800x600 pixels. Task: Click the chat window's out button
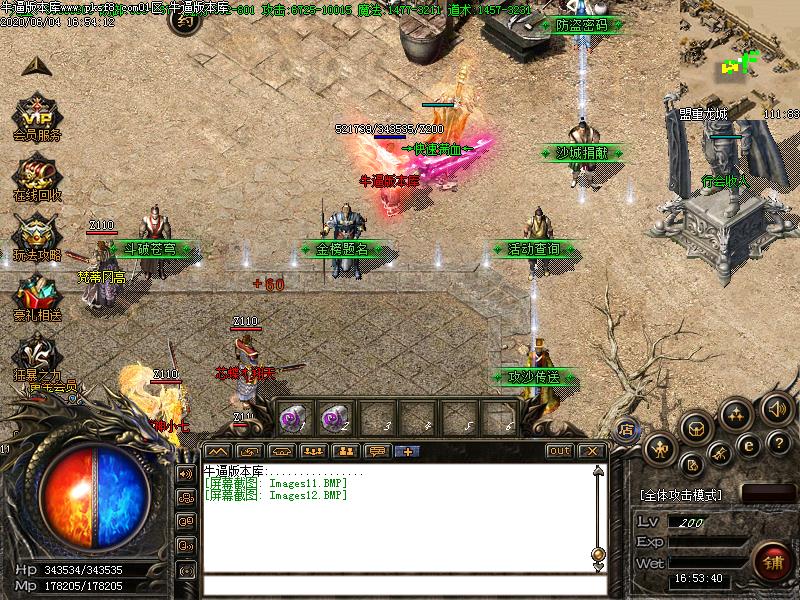560,451
